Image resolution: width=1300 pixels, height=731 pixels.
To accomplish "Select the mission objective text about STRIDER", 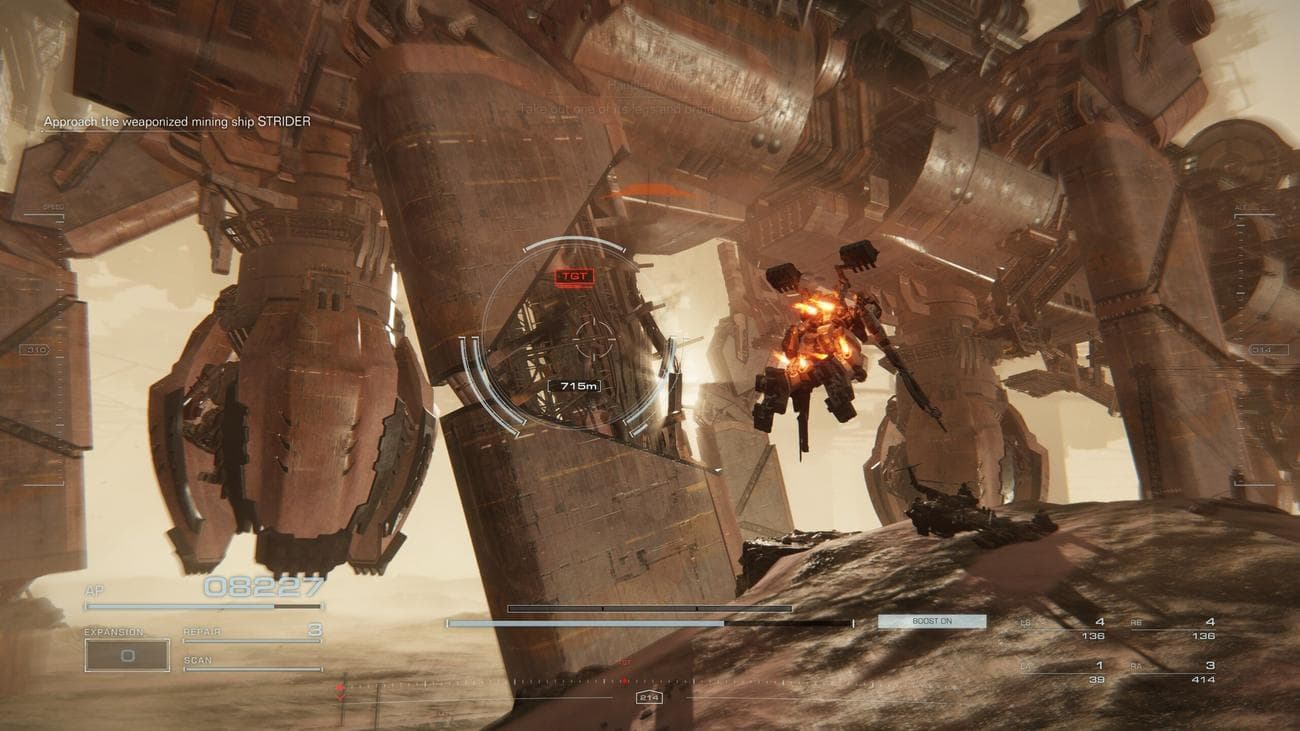I will (x=176, y=120).
